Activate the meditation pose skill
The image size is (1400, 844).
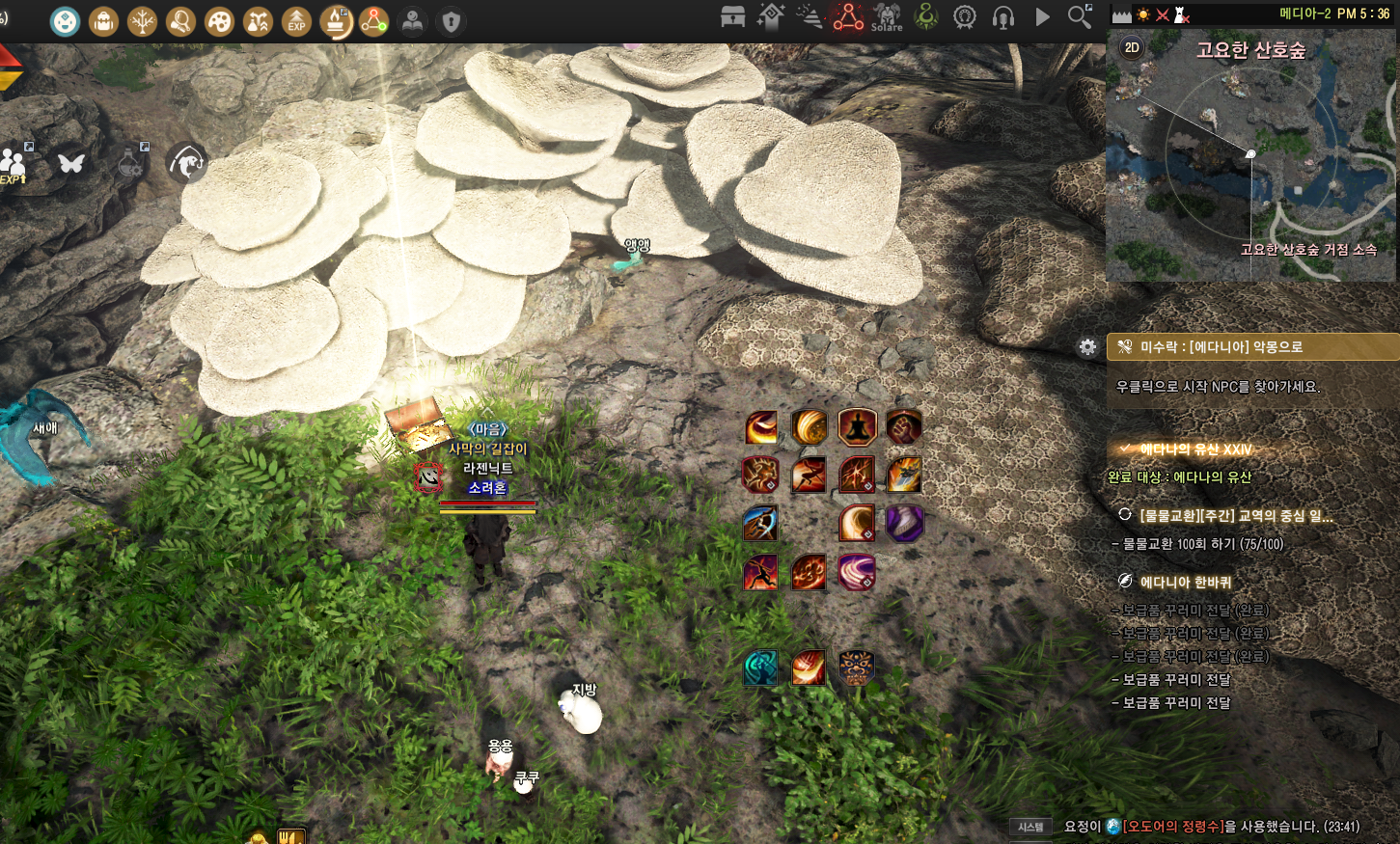point(857,426)
